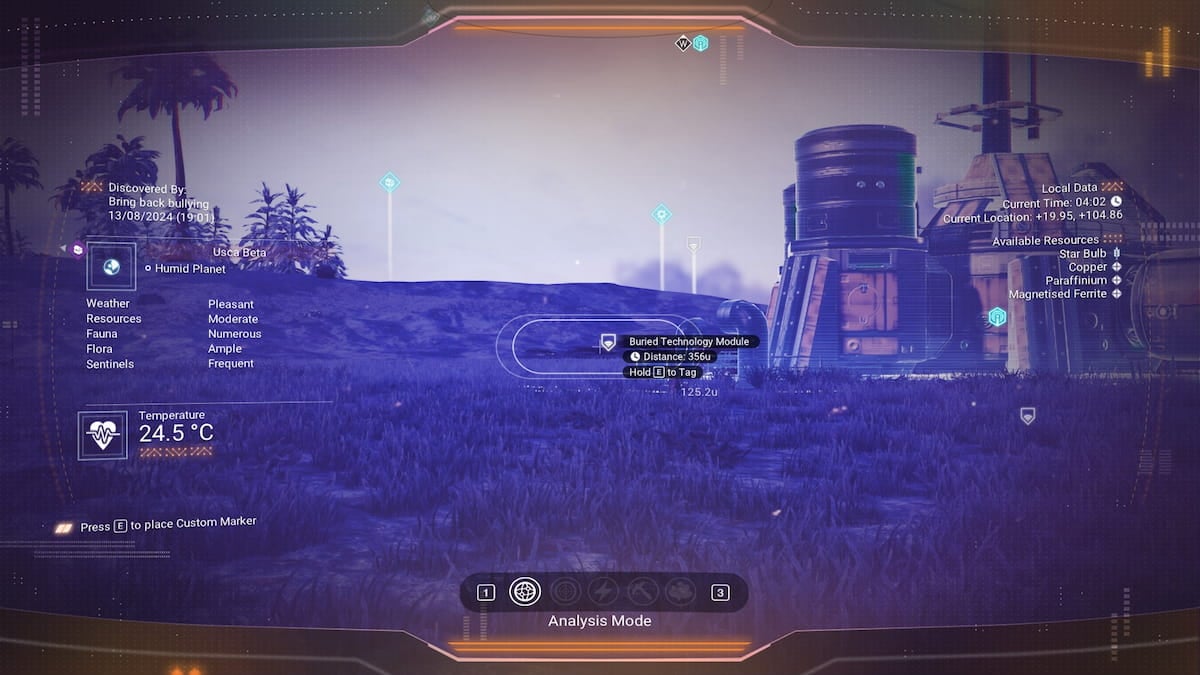Choose the lightning bolt visor mode
1200x675 pixels.
(x=603, y=592)
